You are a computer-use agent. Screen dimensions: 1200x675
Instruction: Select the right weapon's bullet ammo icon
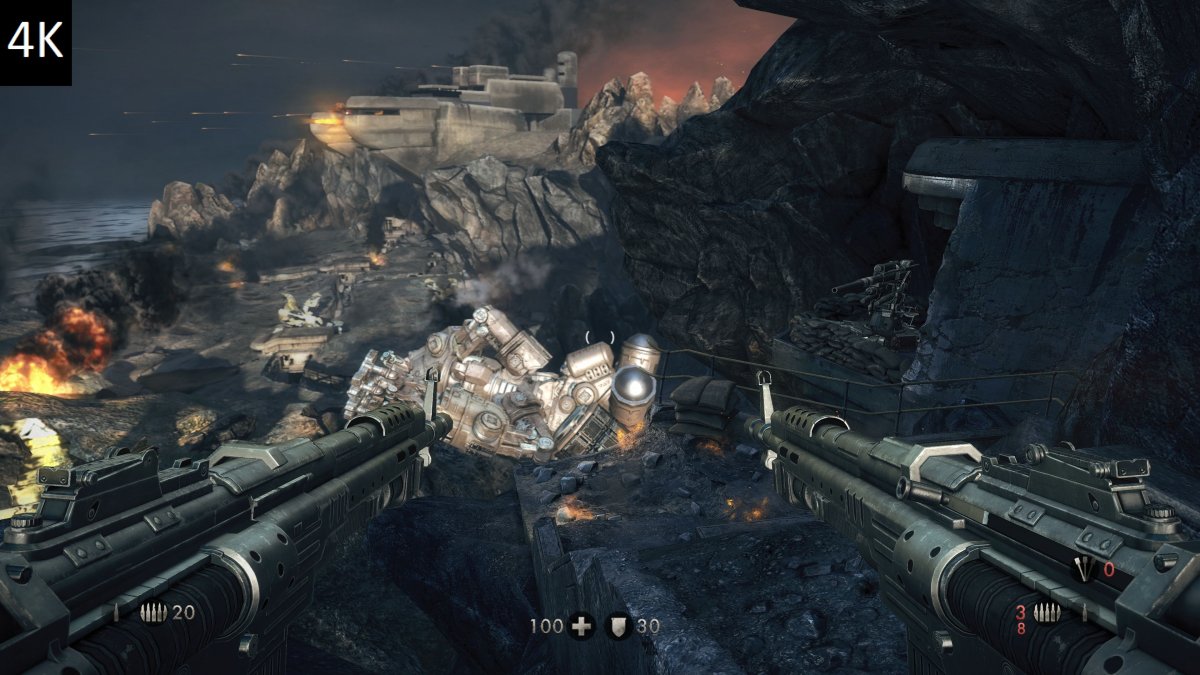tap(1047, 614)
